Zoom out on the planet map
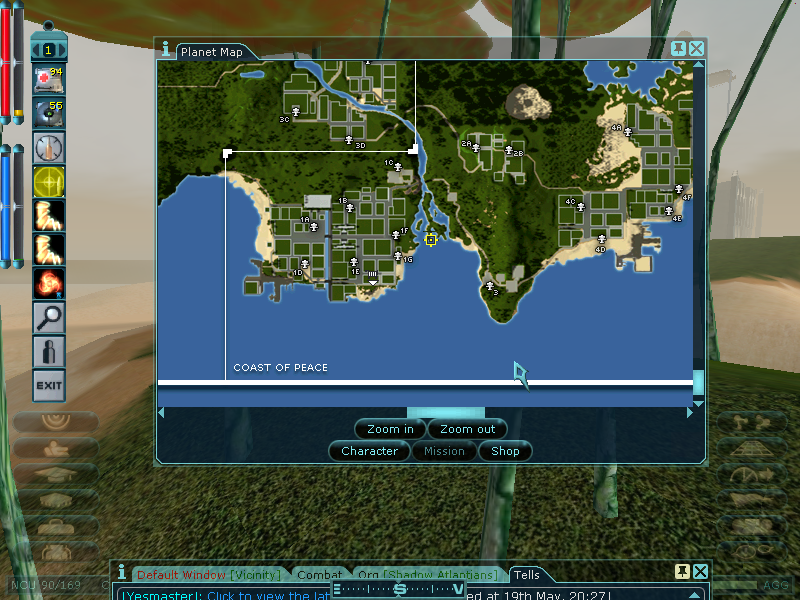800x600 pixels. [x=467, y=429]
